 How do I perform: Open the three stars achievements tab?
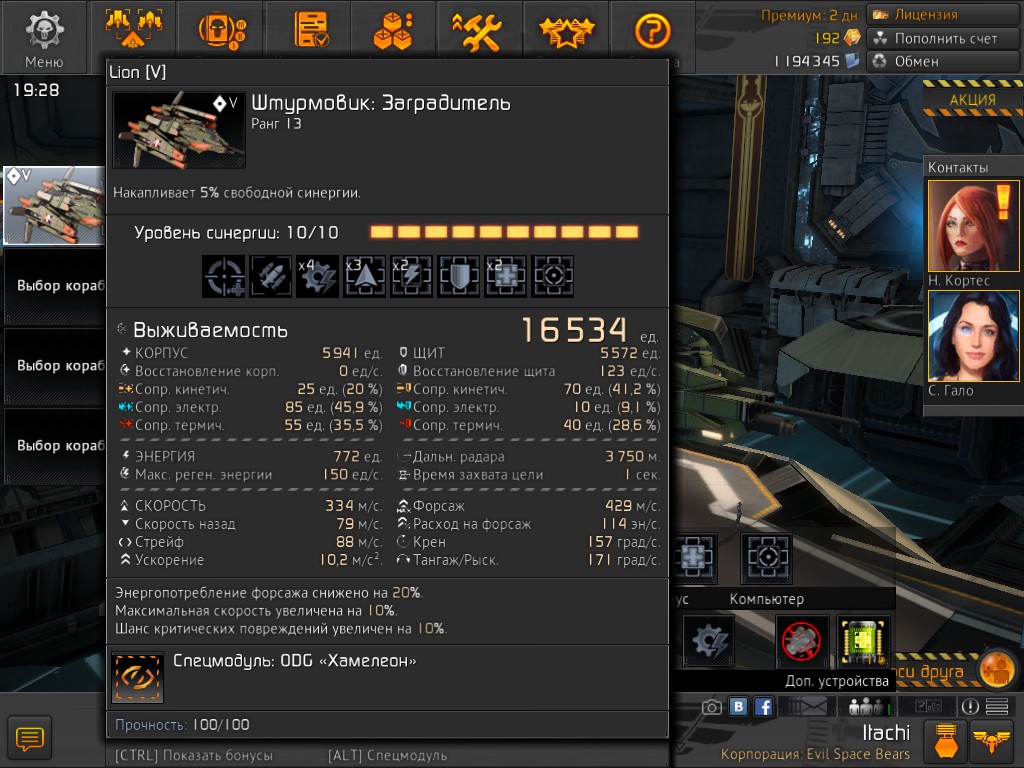coord(566,30)
